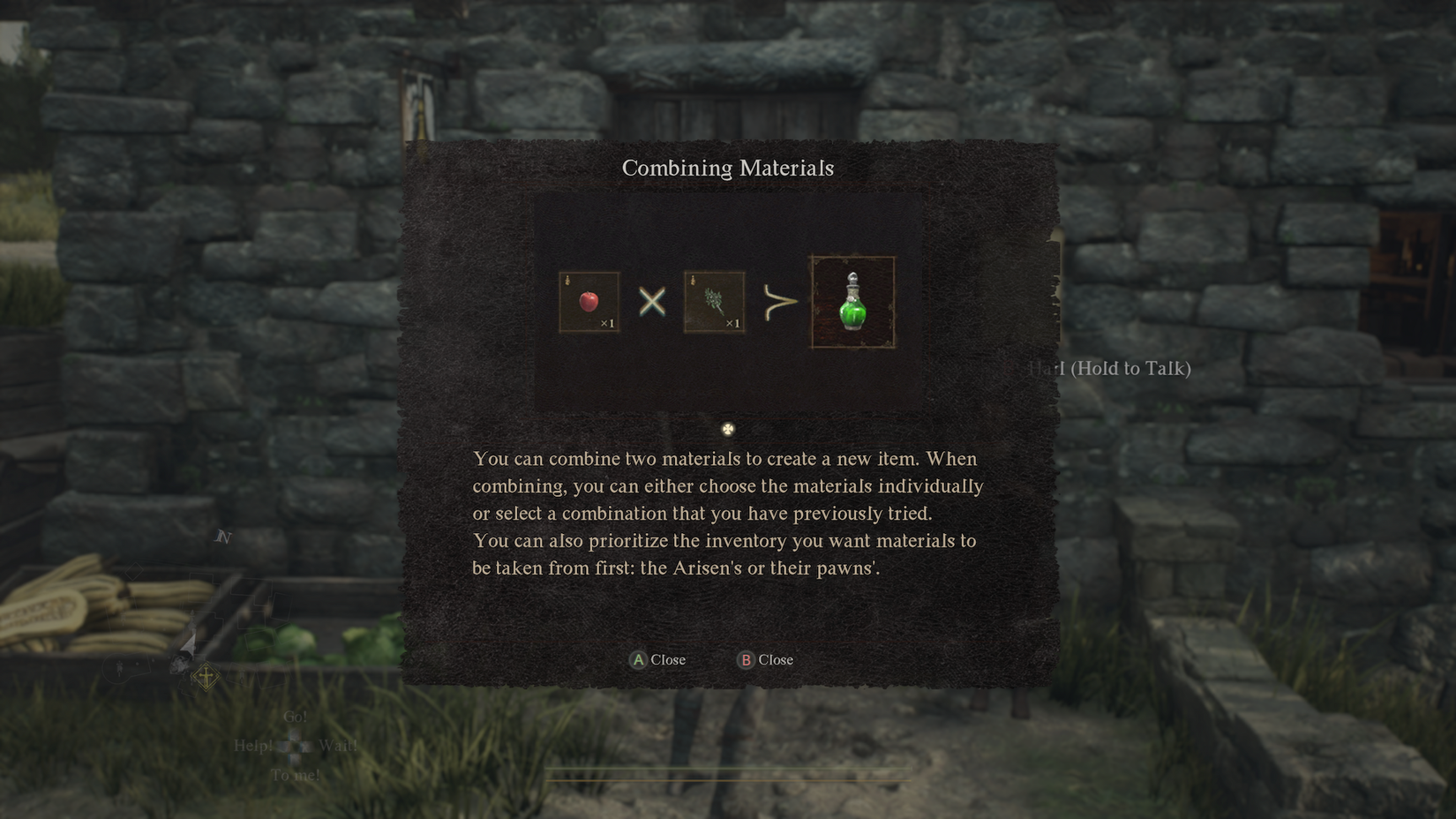Click the d-pad icon in the pawn command wheel
The height and width of the screenshot is (819, 1456).
(294, 745)
